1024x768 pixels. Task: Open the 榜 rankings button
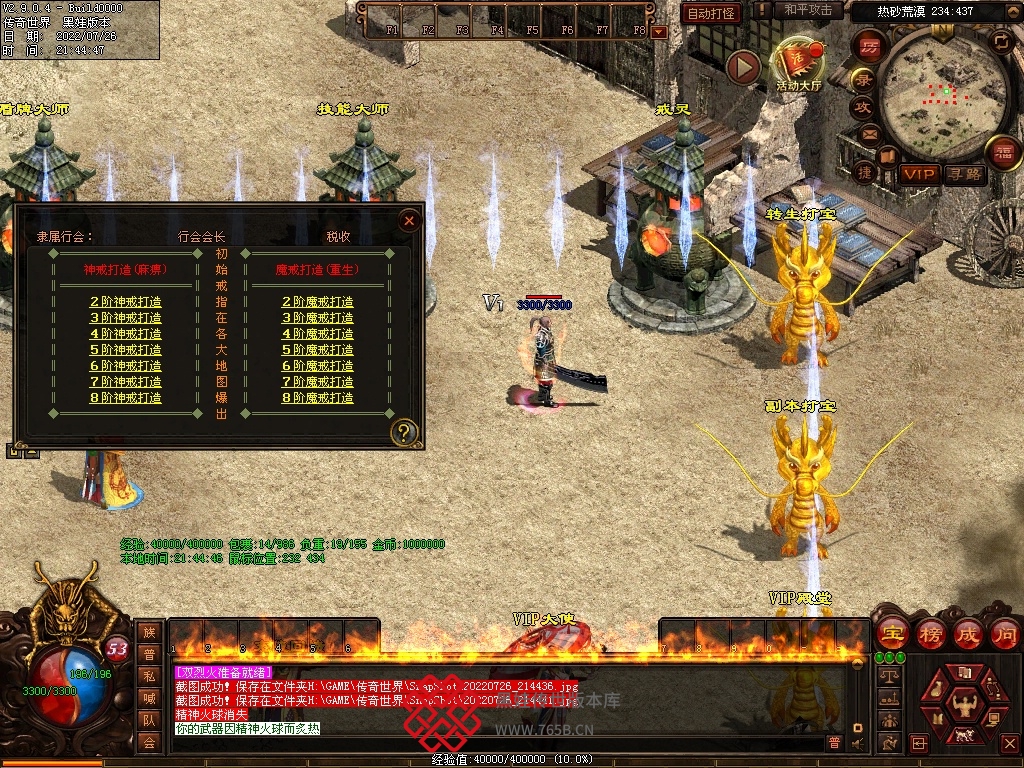932,633
